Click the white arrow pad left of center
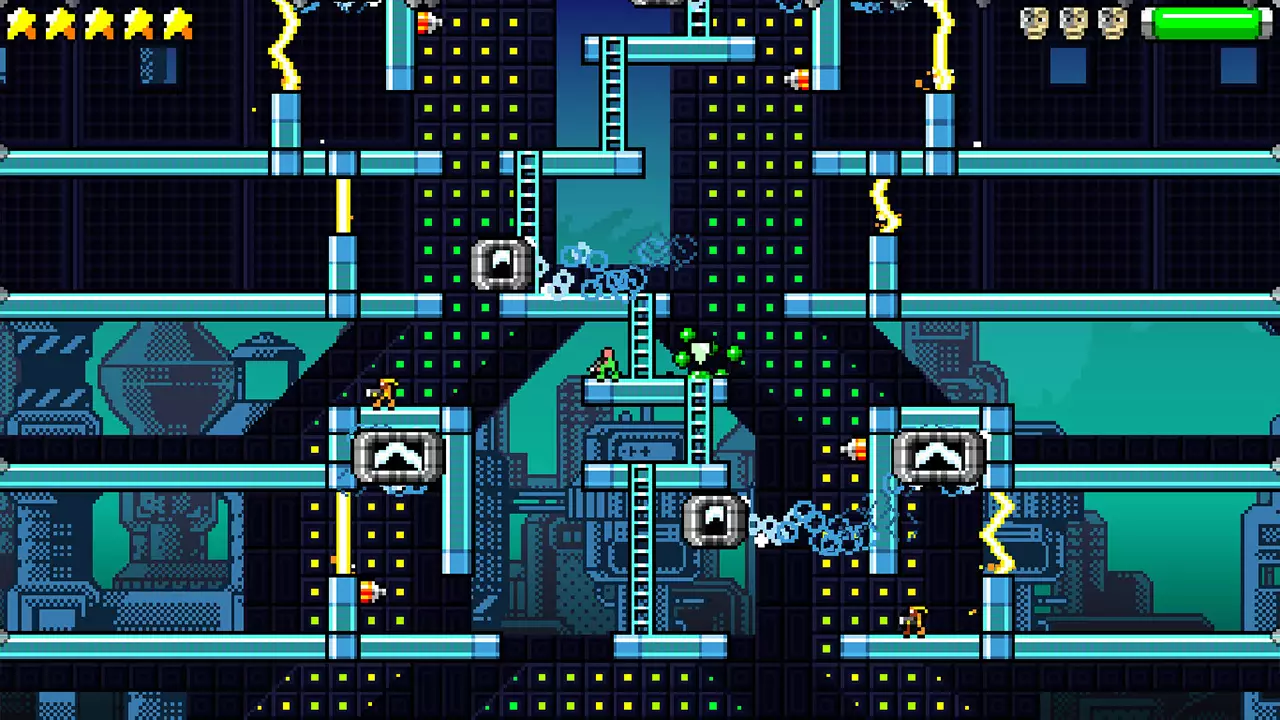 (400, 456)
